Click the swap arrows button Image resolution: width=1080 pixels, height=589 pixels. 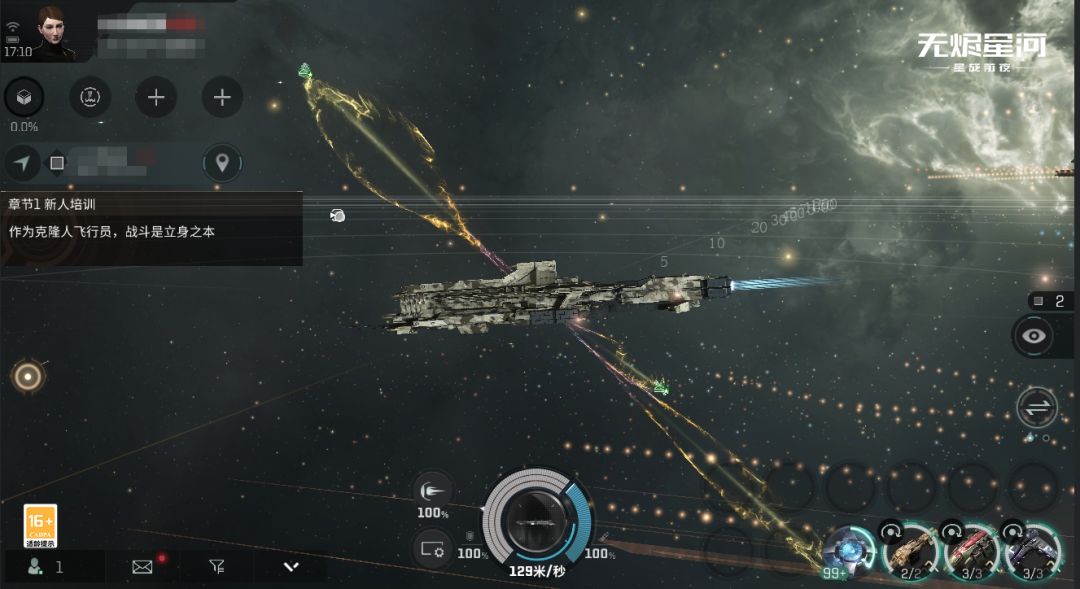point(1036,408)
